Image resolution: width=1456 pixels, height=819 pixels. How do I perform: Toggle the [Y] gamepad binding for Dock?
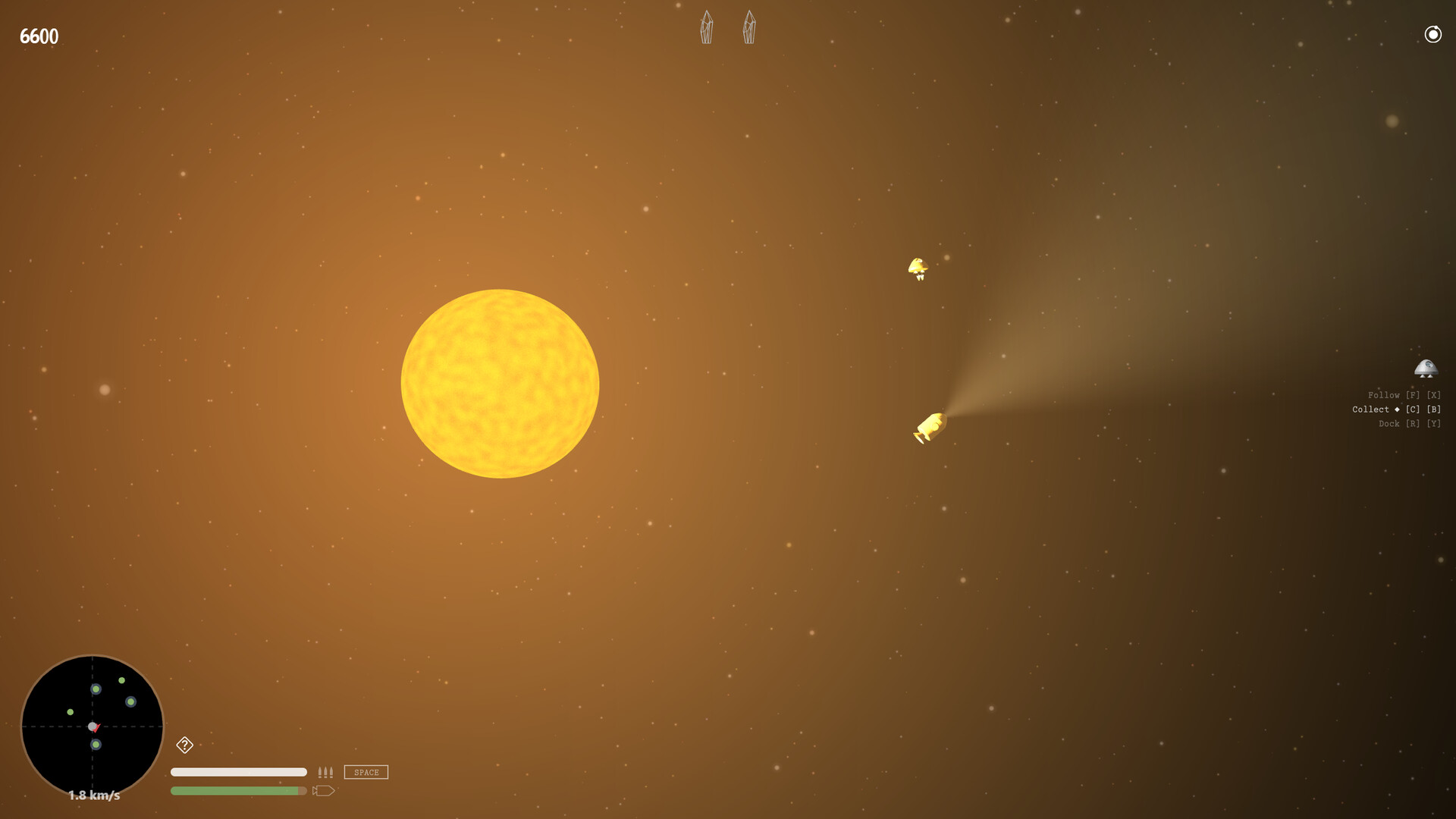1433,423
